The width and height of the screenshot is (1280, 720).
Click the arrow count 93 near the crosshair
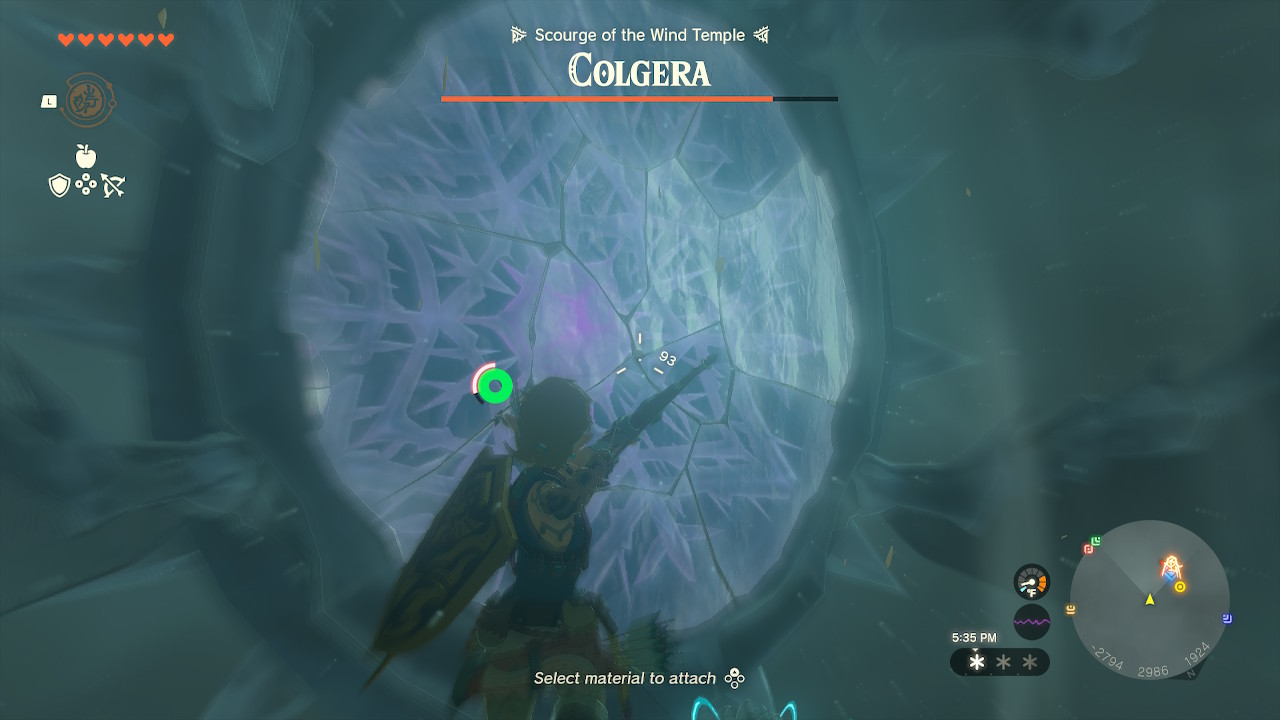click(x=668, y=357)
